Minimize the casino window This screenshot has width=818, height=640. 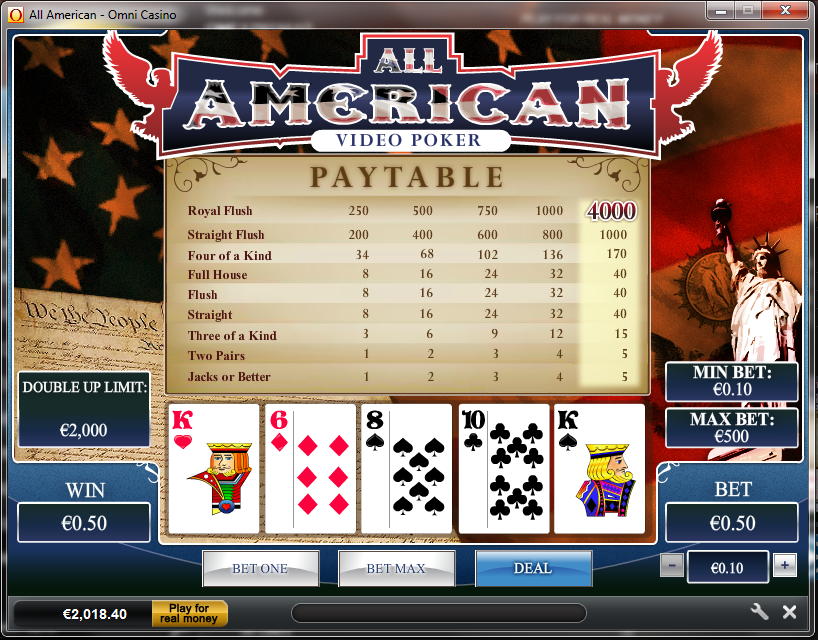tap(722, 10)
